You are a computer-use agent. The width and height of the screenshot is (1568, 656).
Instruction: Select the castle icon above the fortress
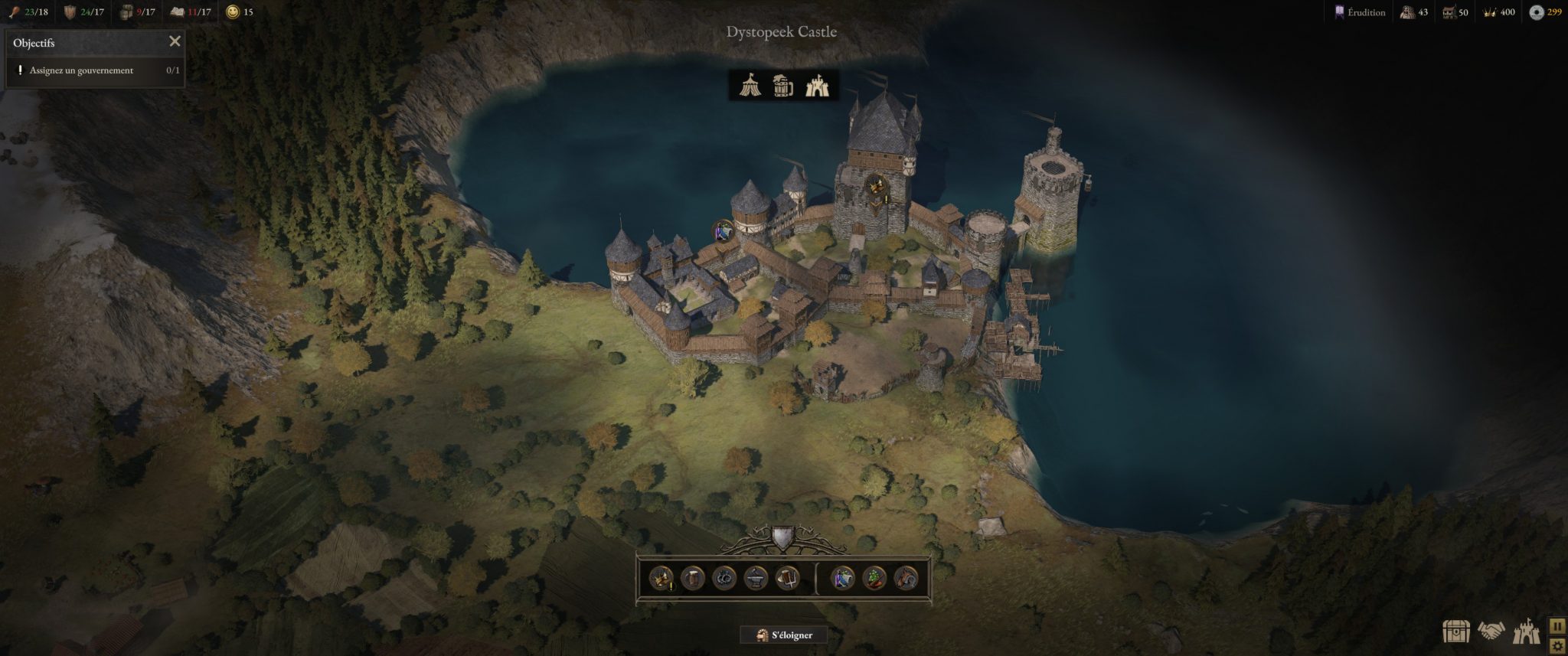[x=817, y=85]
